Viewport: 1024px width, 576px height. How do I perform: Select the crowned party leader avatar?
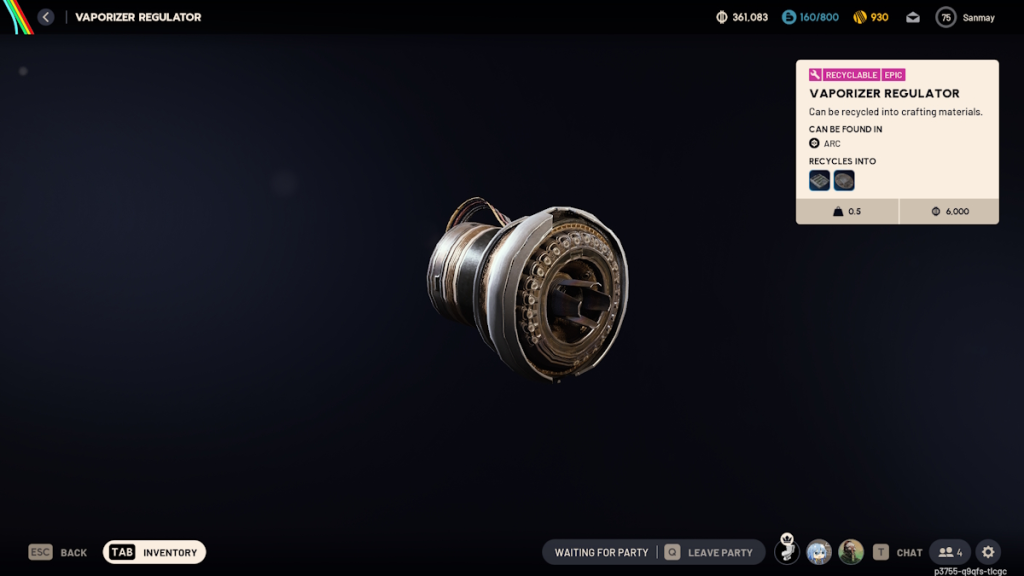click(x=787, y=552)
